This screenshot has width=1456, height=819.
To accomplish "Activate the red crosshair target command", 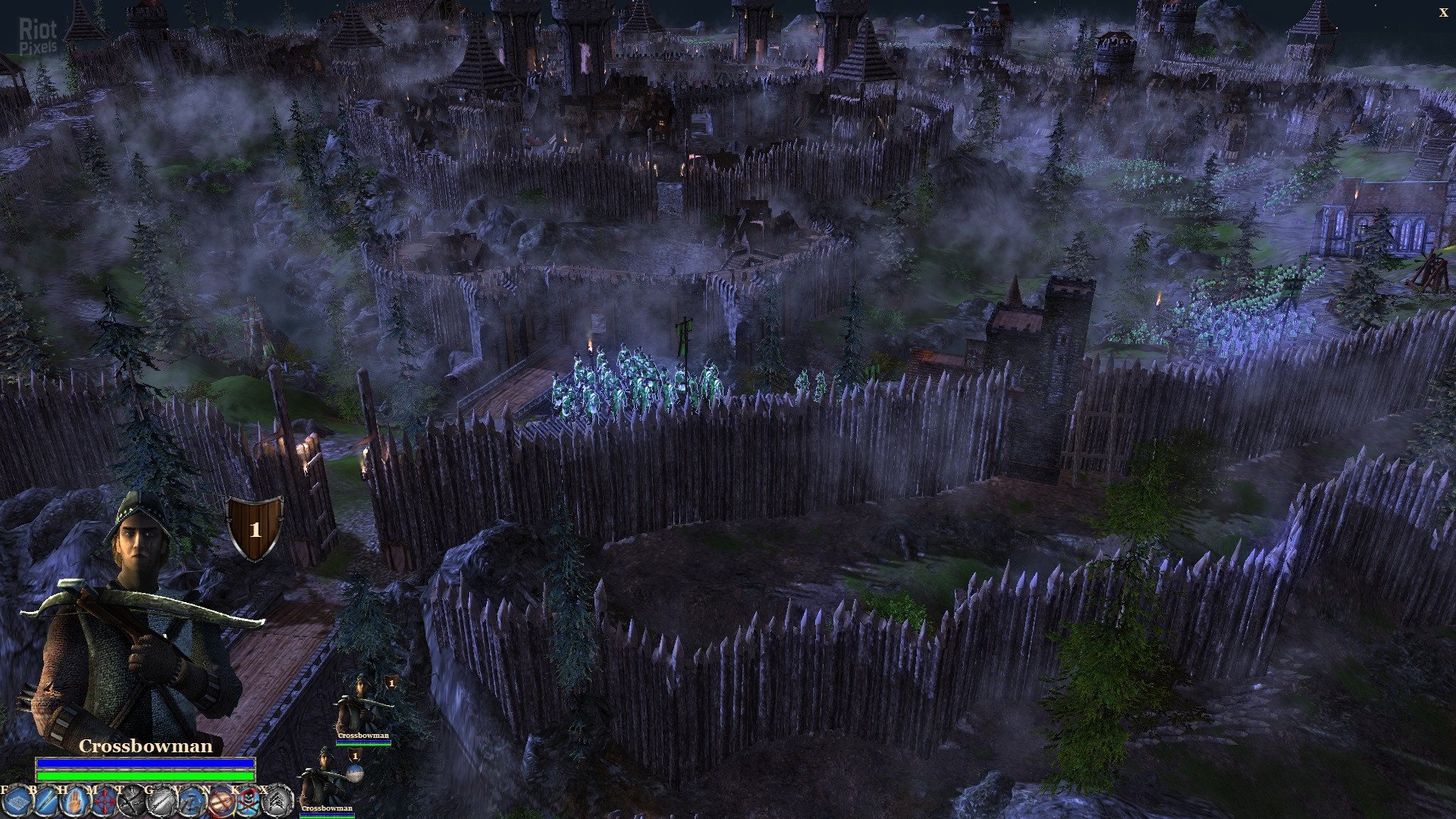I will pos(102,800).
